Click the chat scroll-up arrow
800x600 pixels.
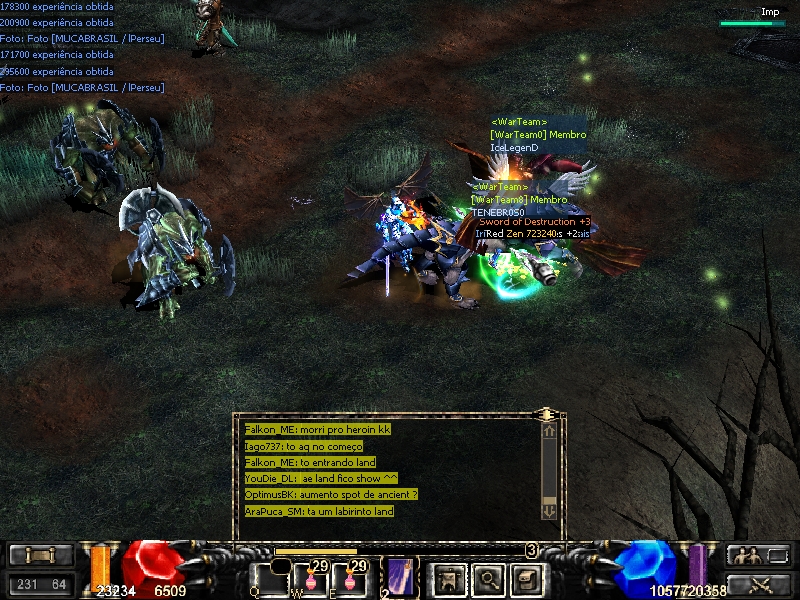(x=549, y=431)
